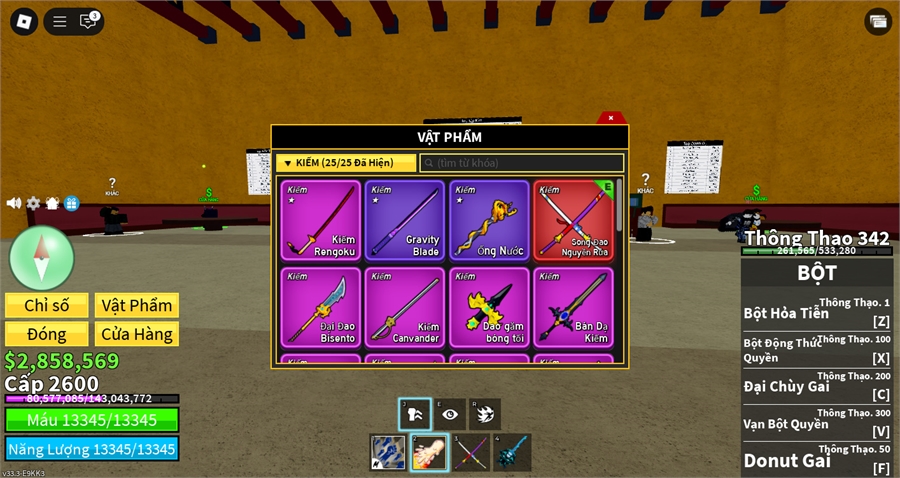Open the gear settings icon

click(33, 203)
